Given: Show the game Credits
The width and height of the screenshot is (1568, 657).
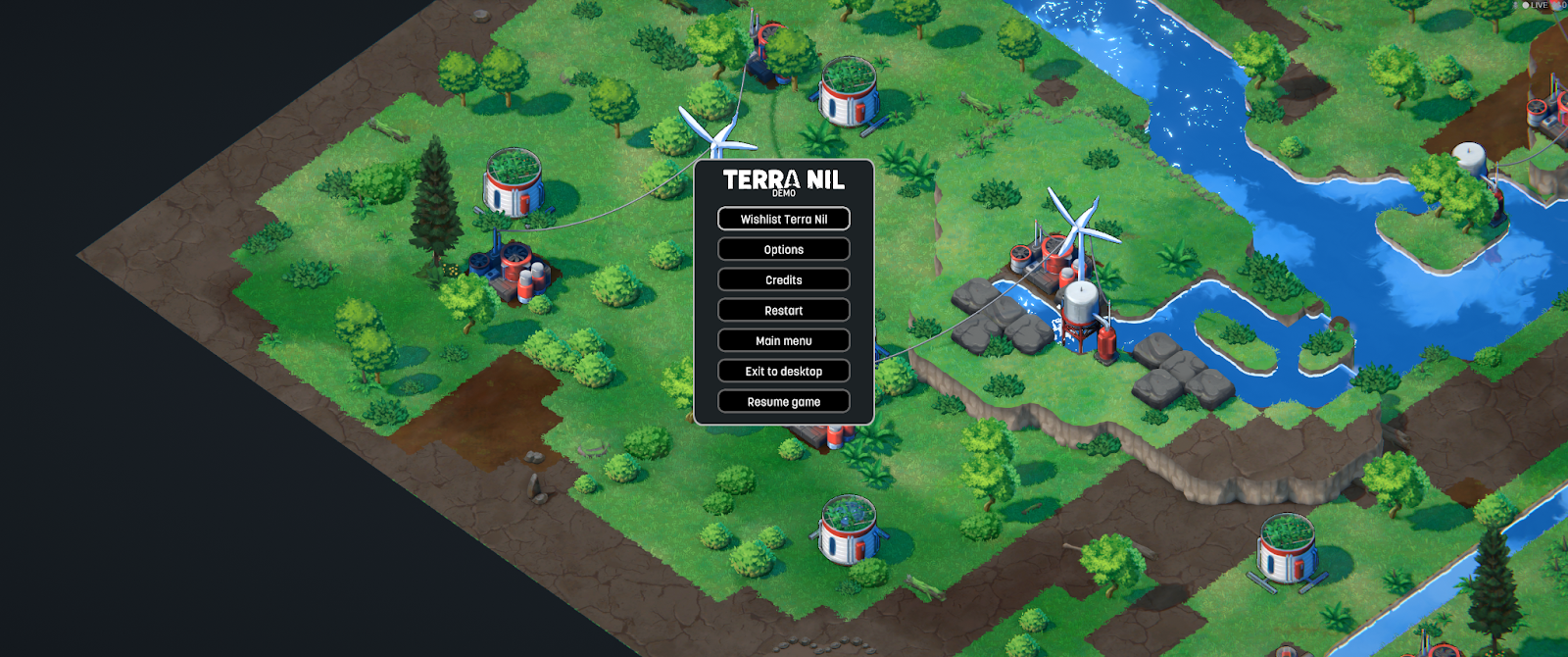Looking at the screenshot, I should click(783, 279).
